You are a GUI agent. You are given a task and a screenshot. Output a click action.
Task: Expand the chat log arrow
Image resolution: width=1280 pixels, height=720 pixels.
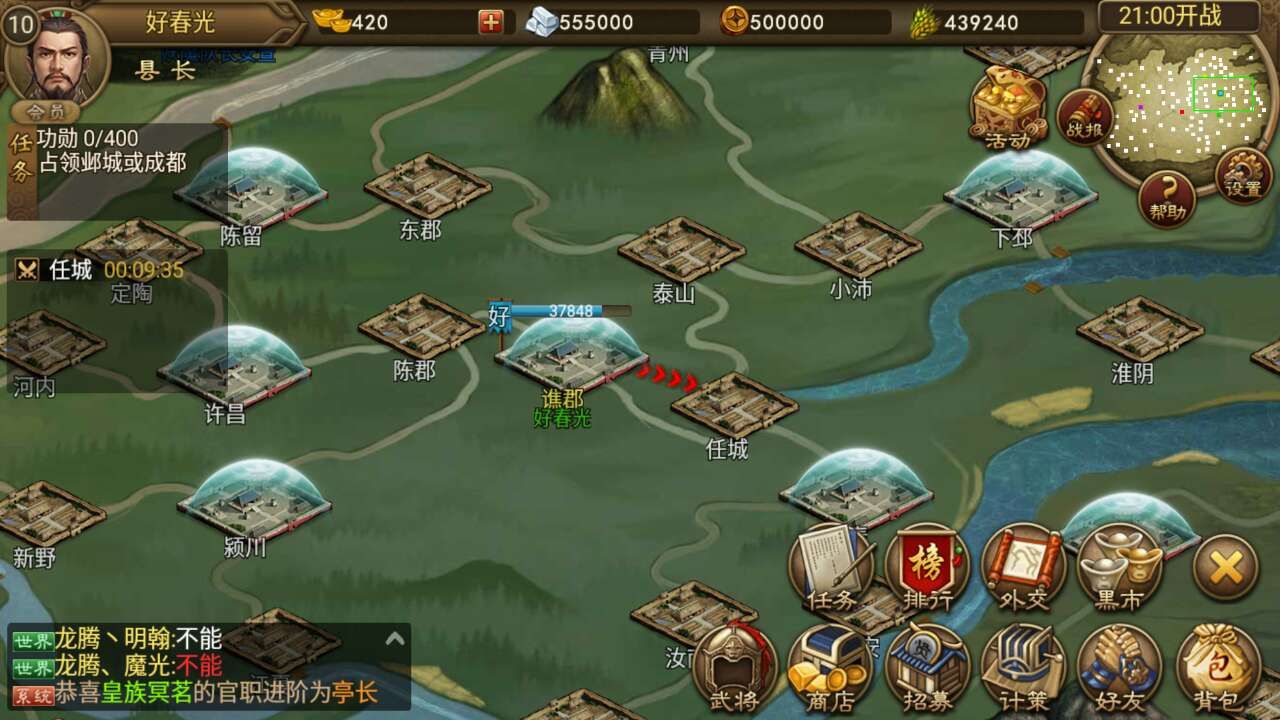pos(395,639)
